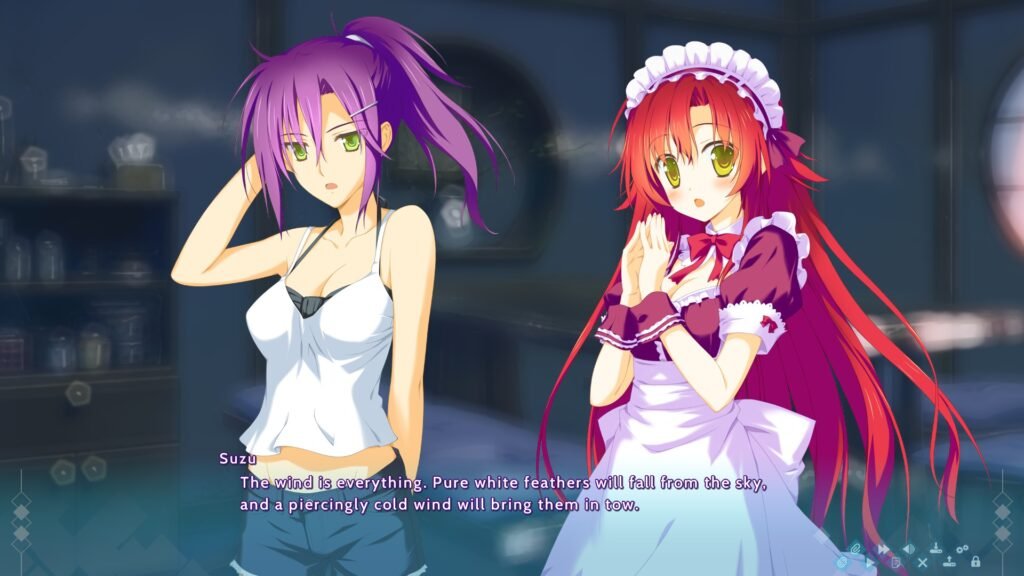Image resolution: width=1024 pixels, height=576 pixels.
Task: Activate the fast-forward skip button
Action: [x=883, y=549]
